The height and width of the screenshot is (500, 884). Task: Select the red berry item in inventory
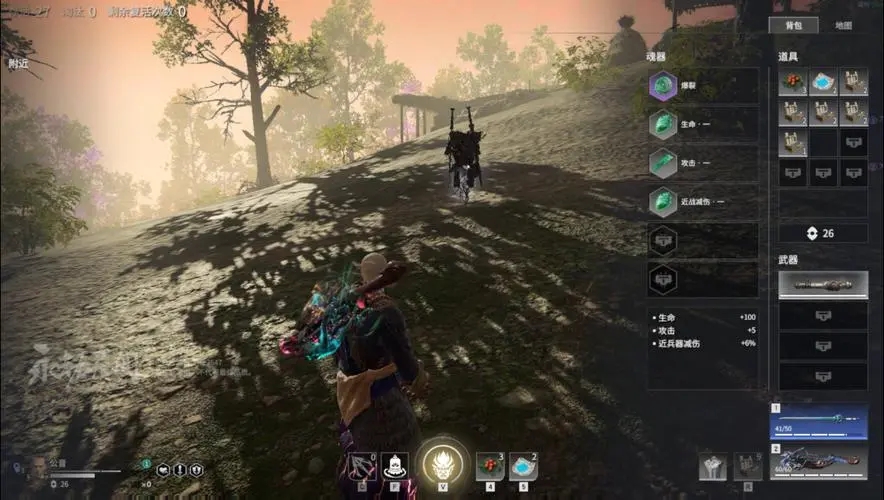(793, 82)
